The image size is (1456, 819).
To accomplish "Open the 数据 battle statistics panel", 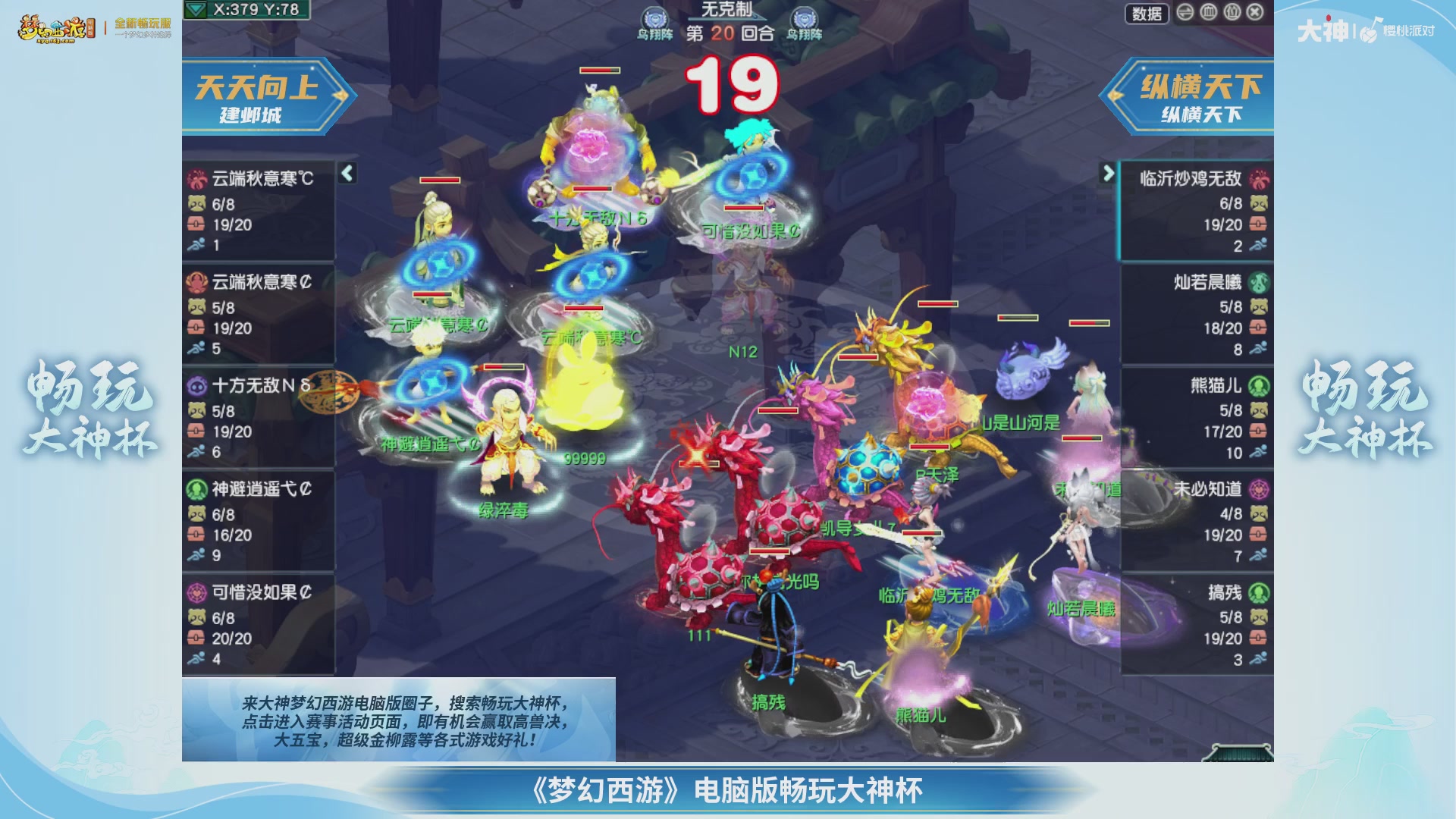I will (1147, 13).
